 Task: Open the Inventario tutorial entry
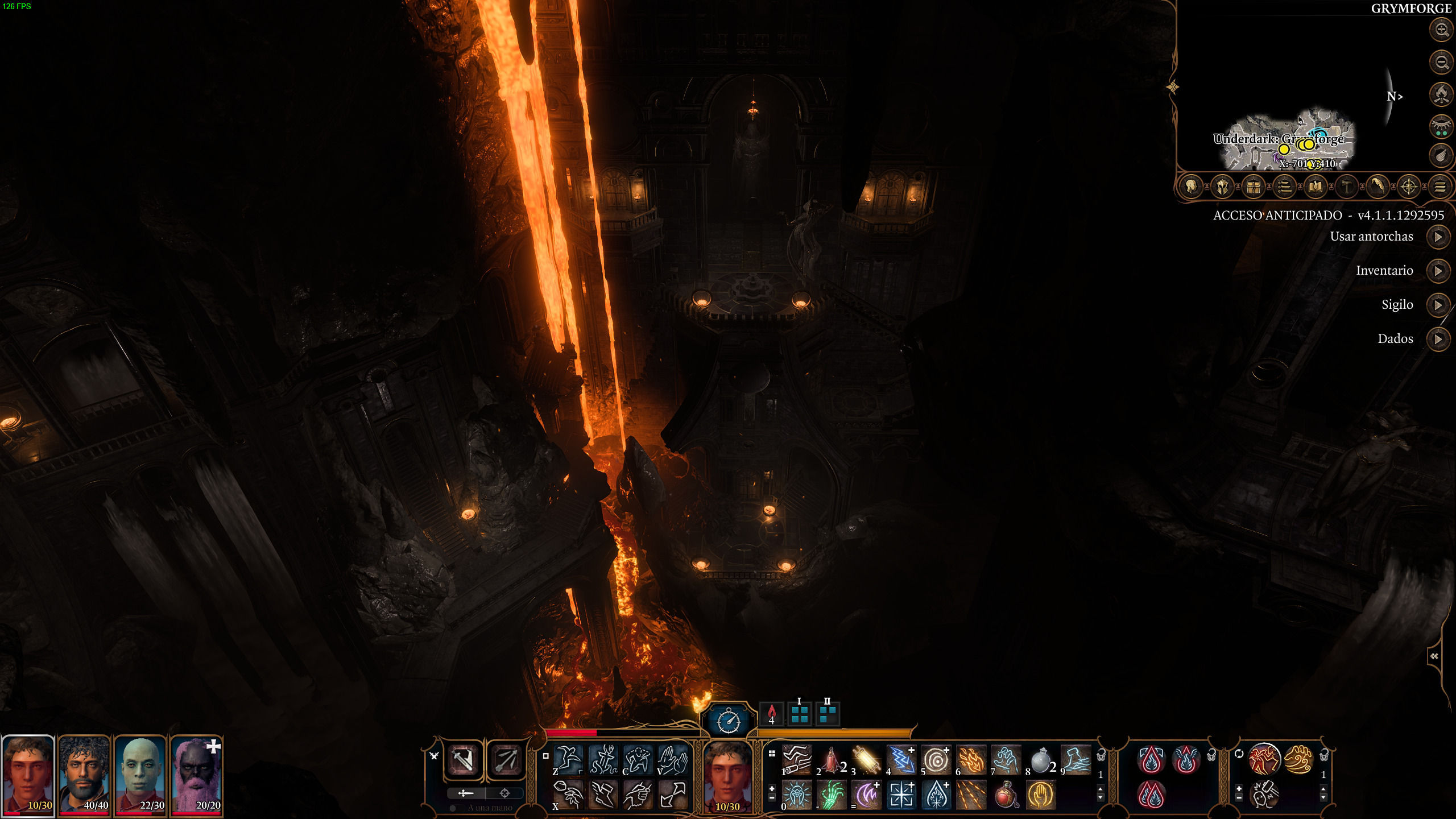(1438, 271)
